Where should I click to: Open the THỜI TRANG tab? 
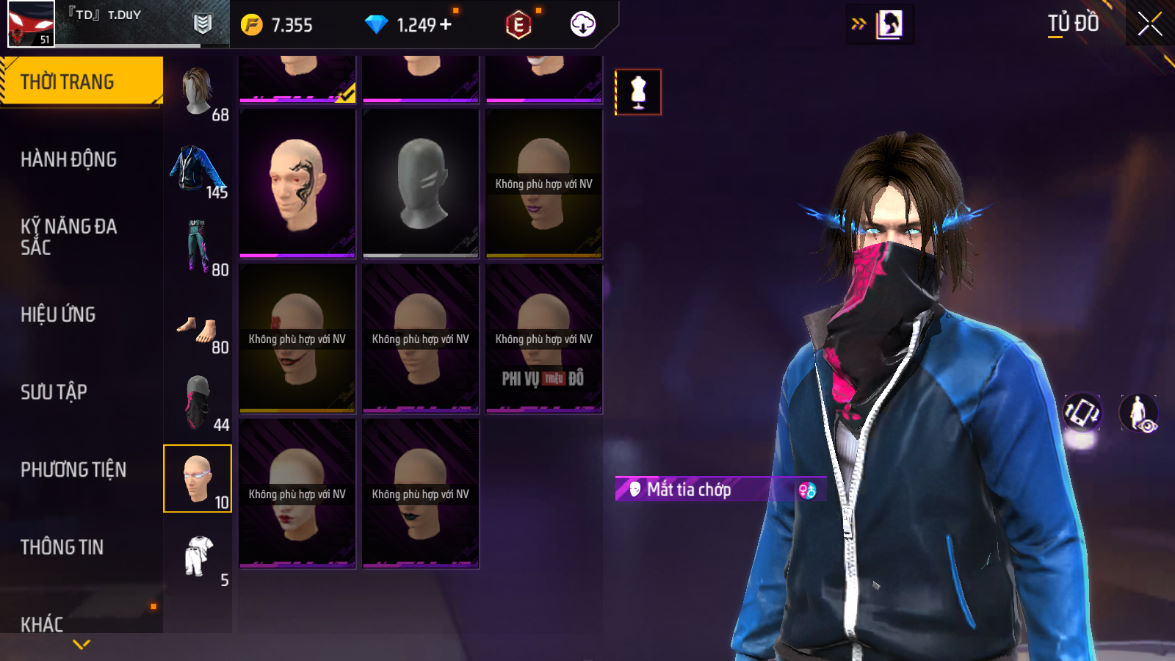[80, 82]
